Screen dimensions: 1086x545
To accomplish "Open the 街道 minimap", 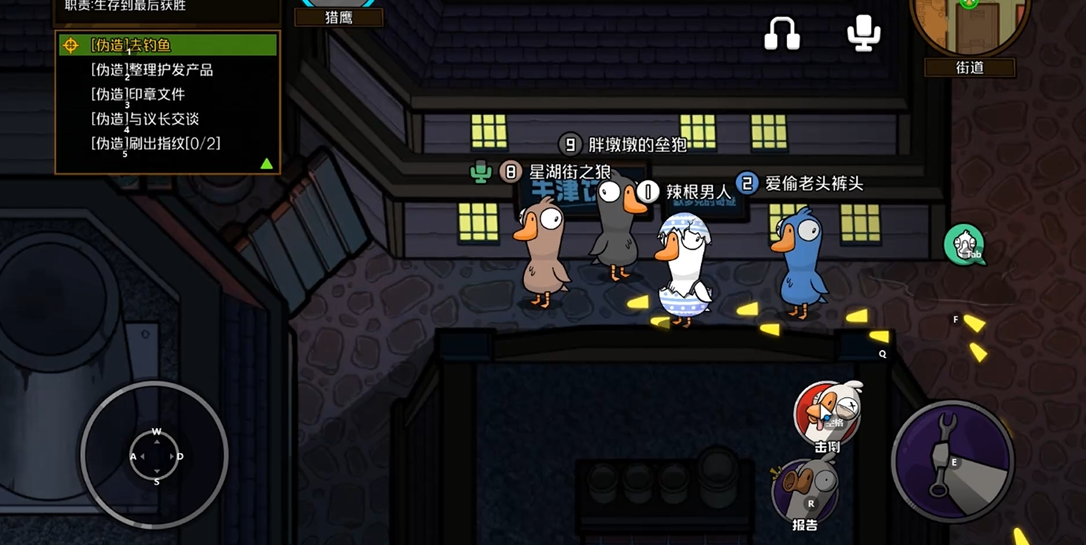I will (x=969, y=26).
